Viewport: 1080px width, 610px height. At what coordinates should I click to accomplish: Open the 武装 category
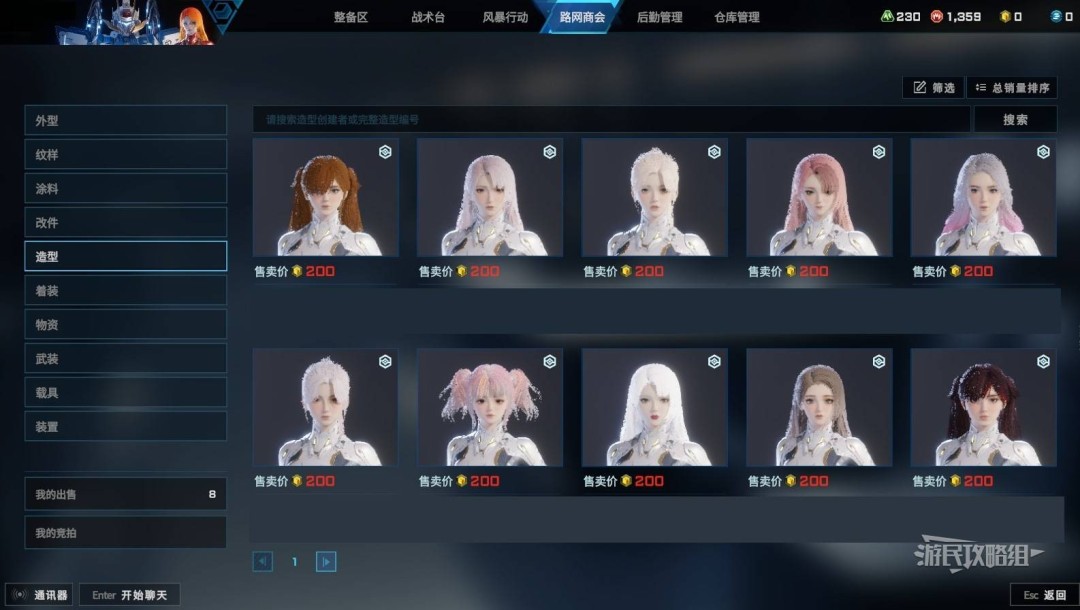[x=126, y=359]
